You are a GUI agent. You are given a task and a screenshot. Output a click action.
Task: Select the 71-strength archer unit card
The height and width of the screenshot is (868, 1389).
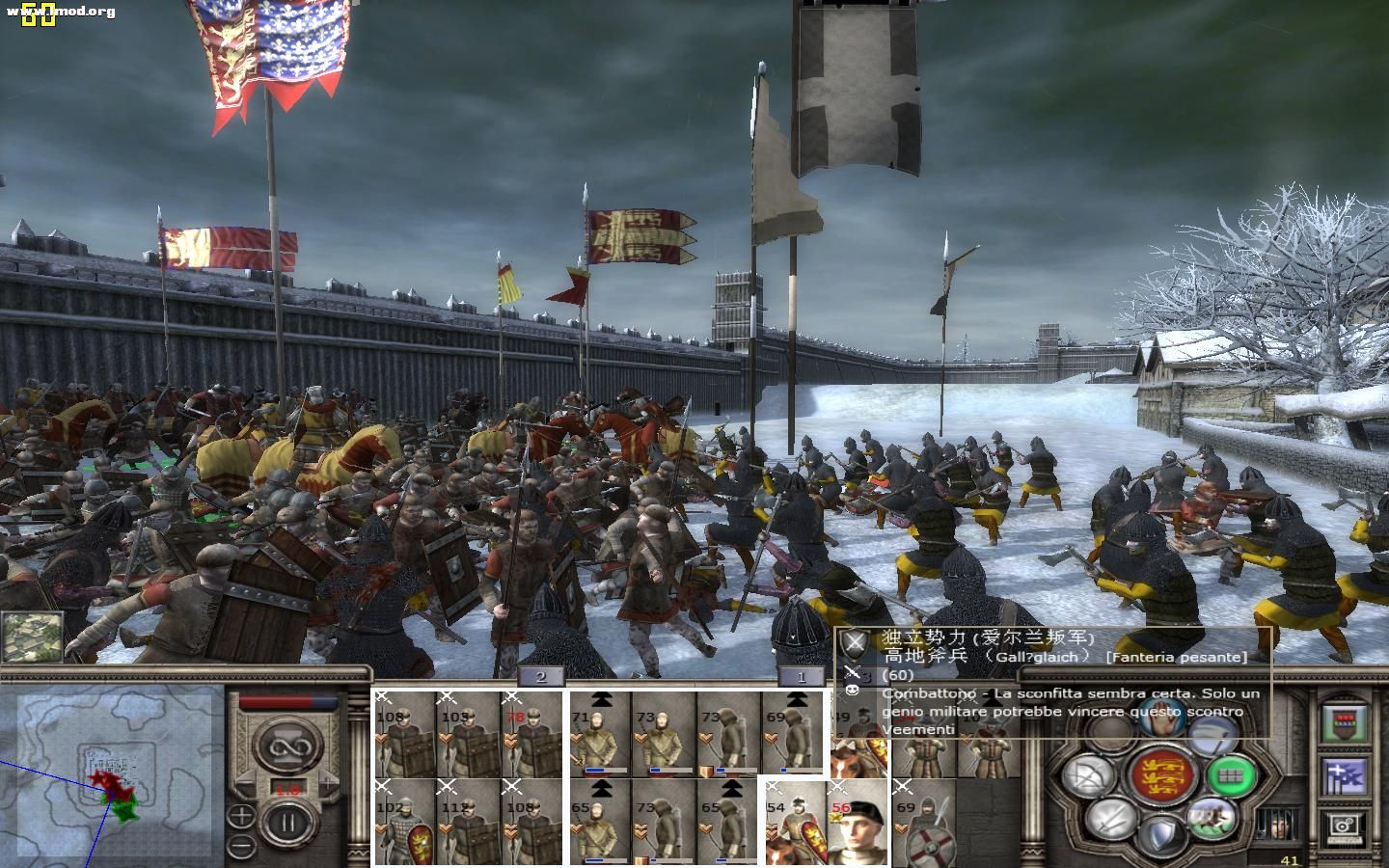point(600,735)
